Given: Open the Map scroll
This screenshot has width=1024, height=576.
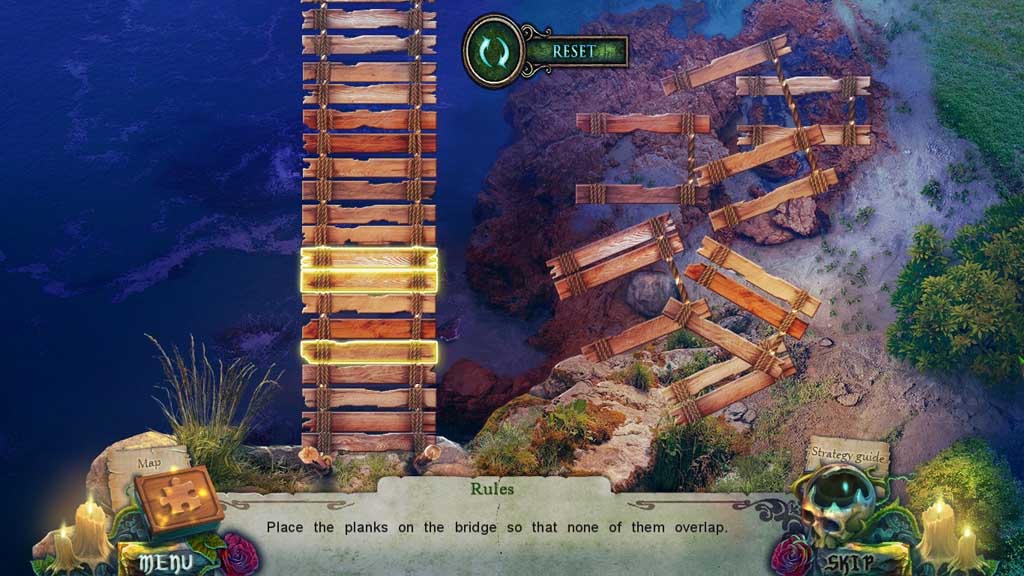Looking at the screenshot, I should click(149, 462).
